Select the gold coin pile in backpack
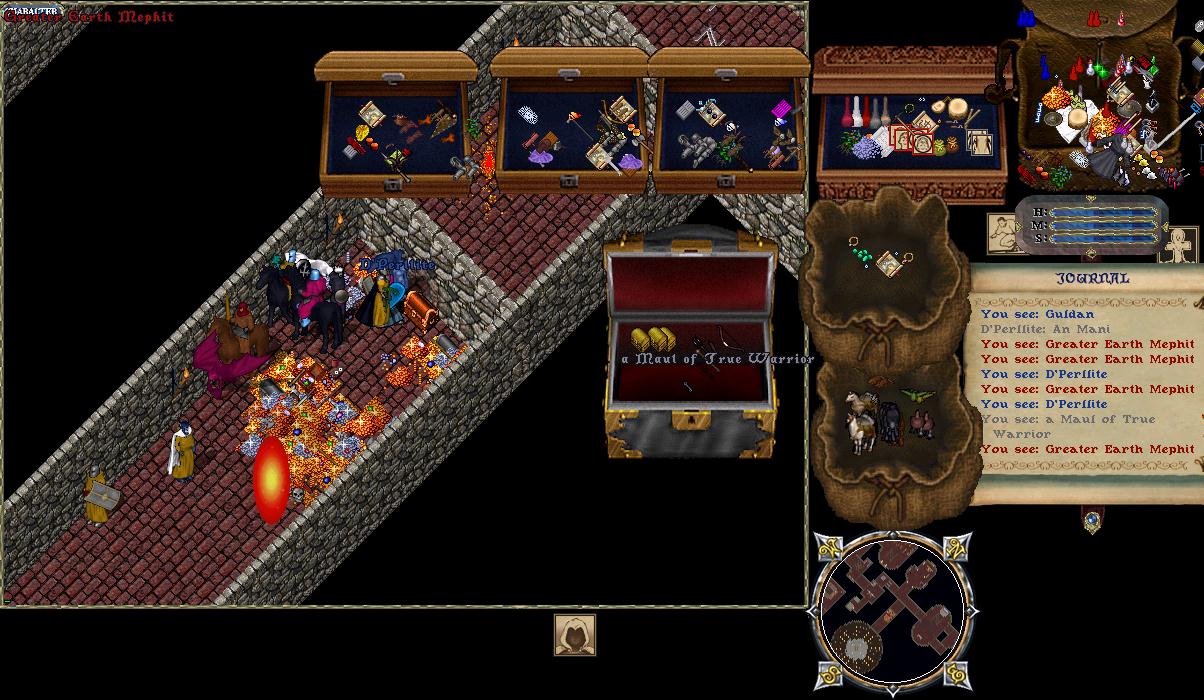This screenshot has height=700, width=1204. tap(1055, 97)
